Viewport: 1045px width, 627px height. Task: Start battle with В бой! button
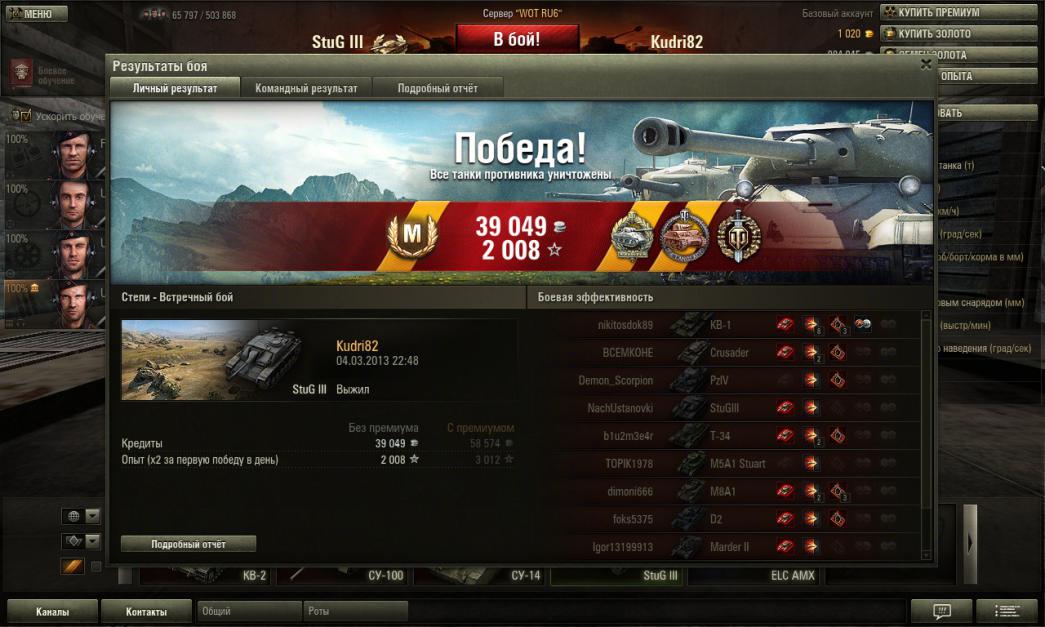pos(517,40)
